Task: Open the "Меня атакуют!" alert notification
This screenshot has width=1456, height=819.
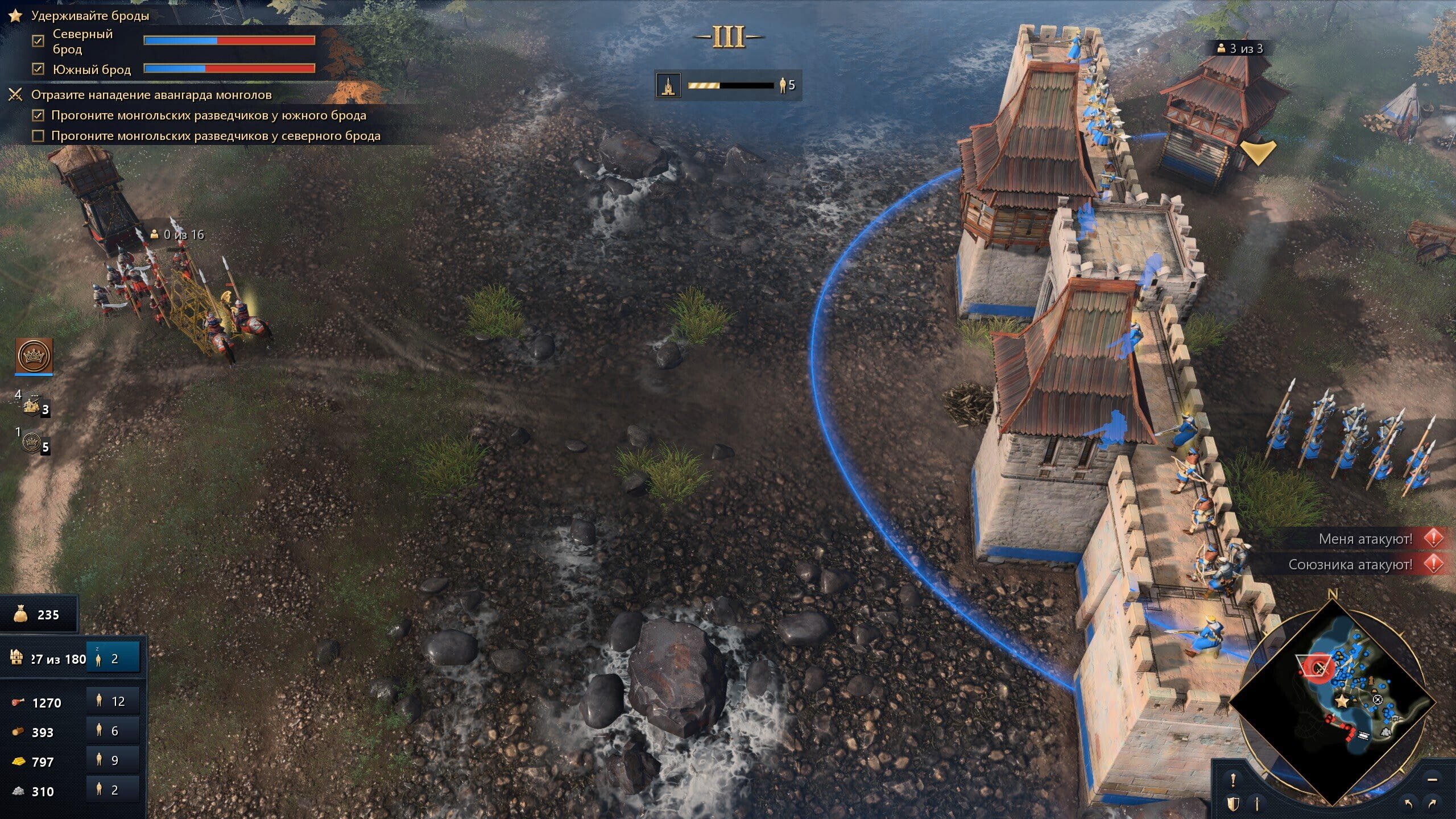Action: point(1365,539)
